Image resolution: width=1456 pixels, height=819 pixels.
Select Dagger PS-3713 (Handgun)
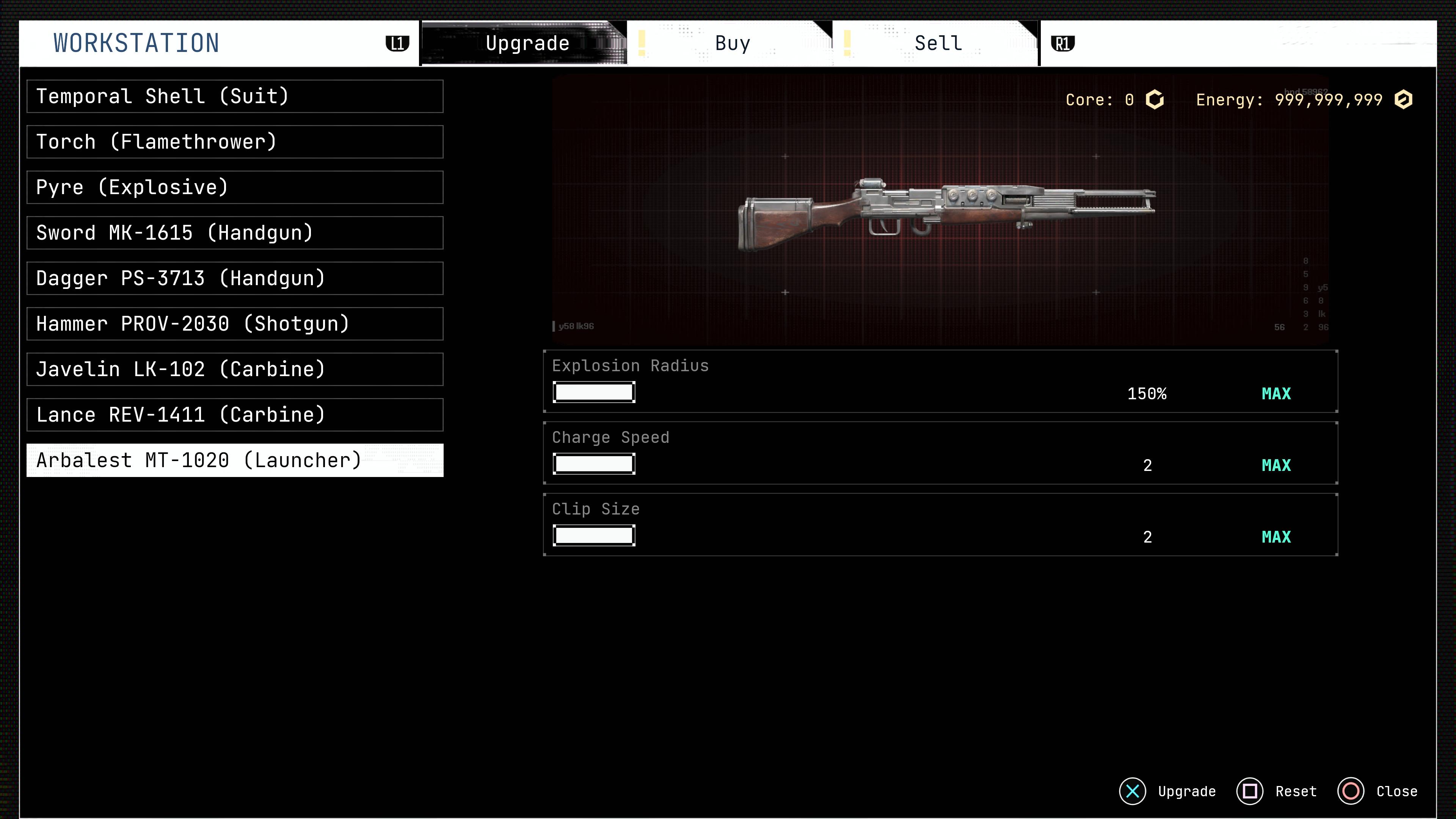235,279
